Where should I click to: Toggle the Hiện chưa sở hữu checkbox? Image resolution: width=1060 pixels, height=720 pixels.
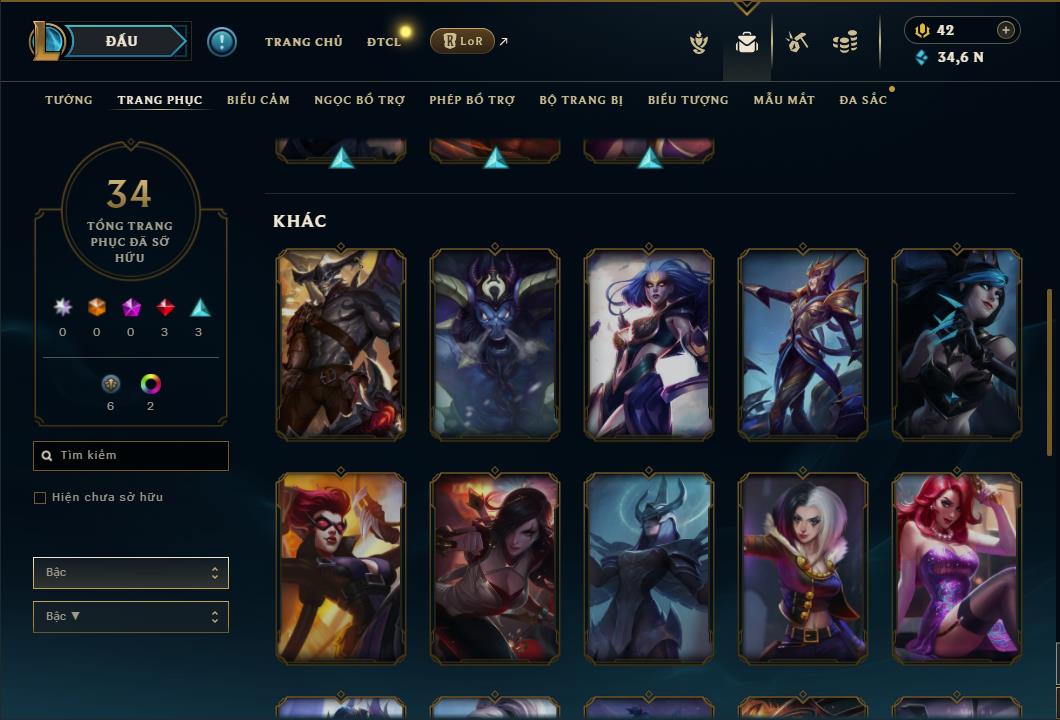[40, 498]
